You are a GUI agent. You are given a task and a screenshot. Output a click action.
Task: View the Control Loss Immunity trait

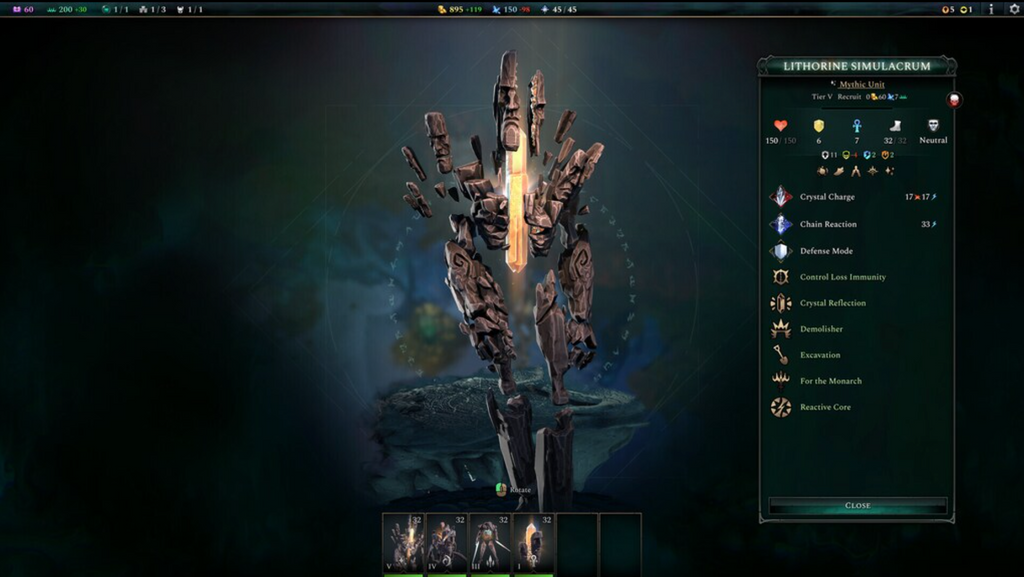(x=842, y=277)
